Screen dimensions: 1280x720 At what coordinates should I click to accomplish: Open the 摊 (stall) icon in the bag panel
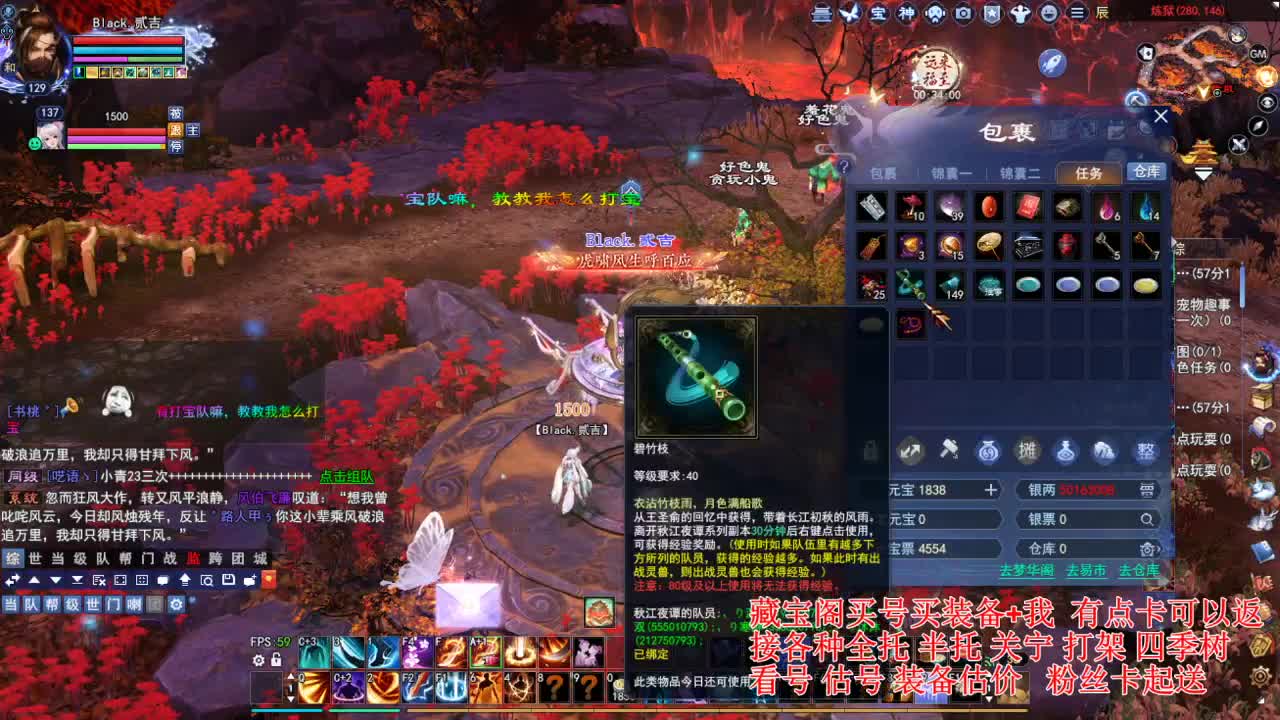(x=1028, y=452)
